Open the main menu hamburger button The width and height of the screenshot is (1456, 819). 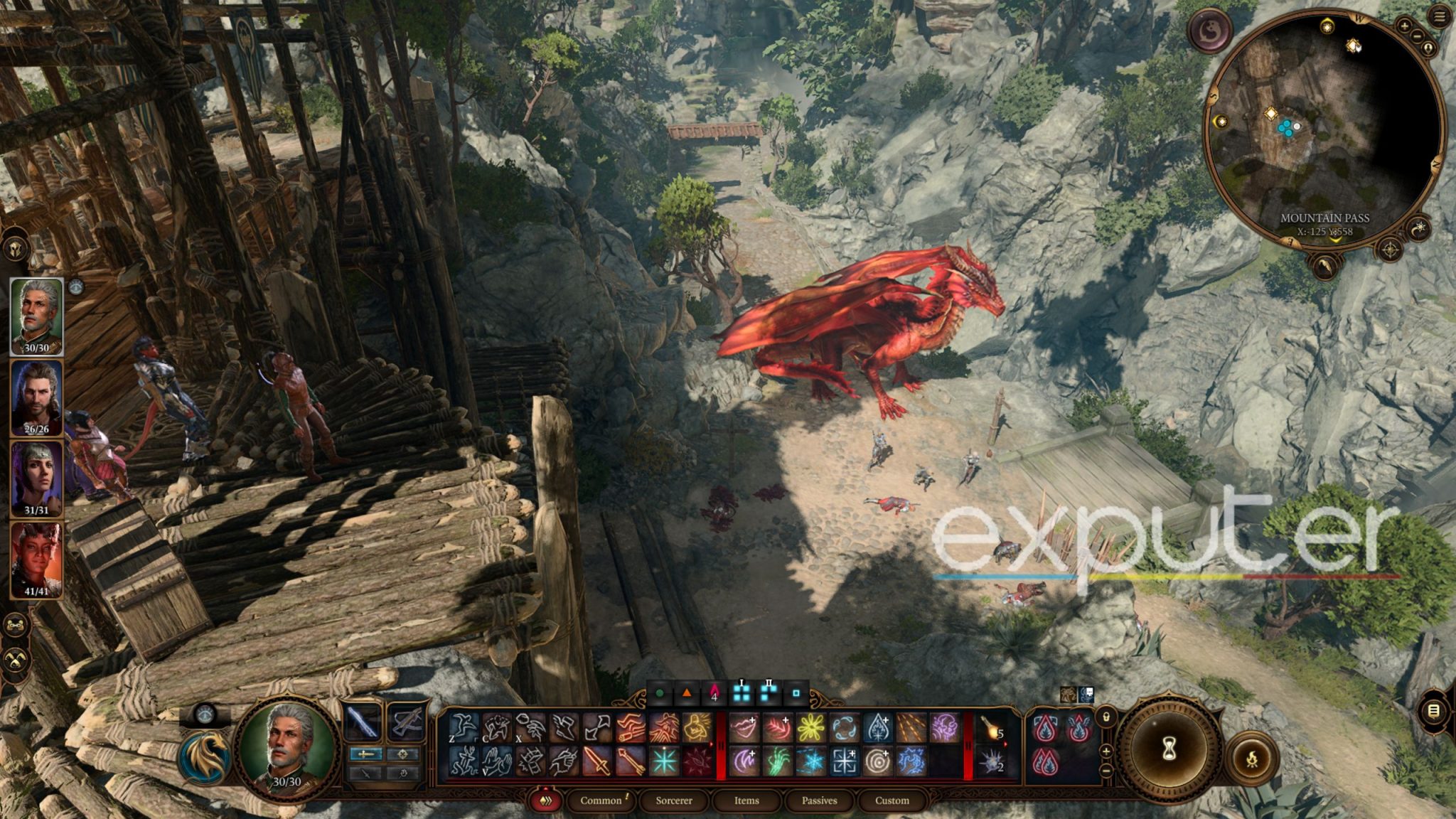1440,17
